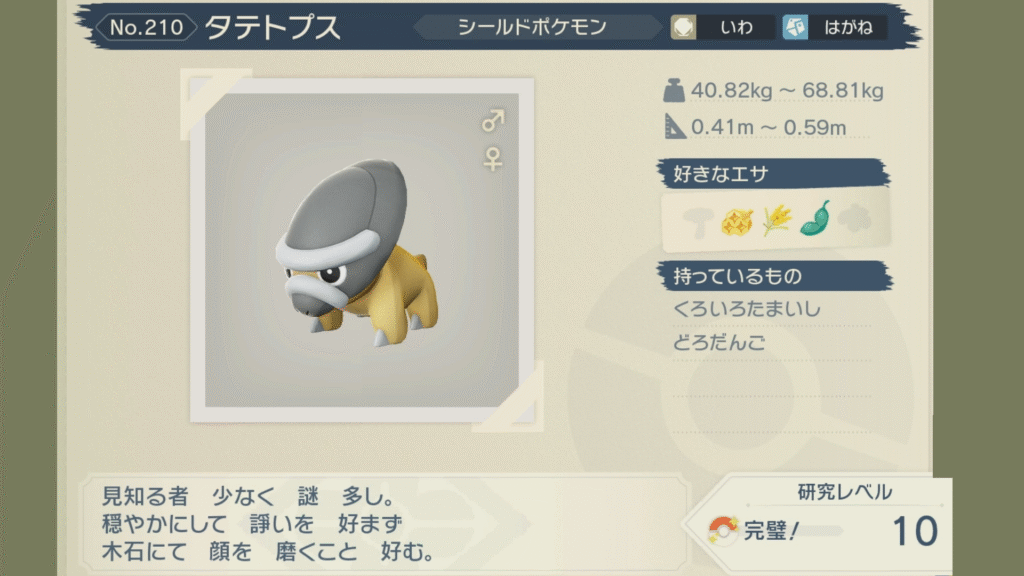Click the はがね type tag
Screen dimensions: 1024x576
pos(833,28)
